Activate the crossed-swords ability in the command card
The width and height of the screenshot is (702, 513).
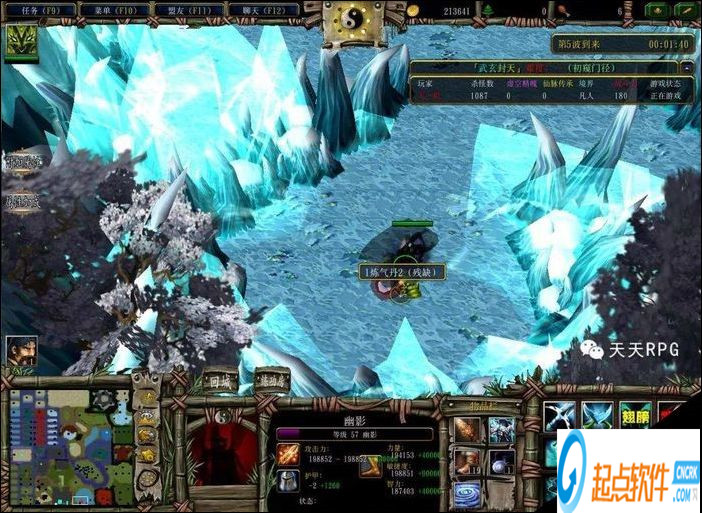click(x=560, y=418)
